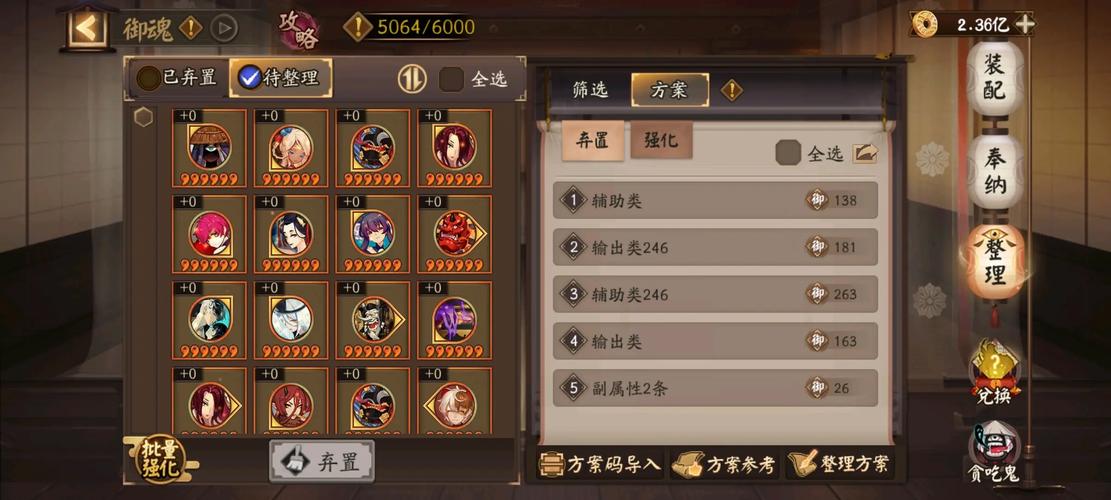The width and height of the screenshot is (1111, 500).
Task: Select scheme 5 副属性2条
Action: pos(715,388)
